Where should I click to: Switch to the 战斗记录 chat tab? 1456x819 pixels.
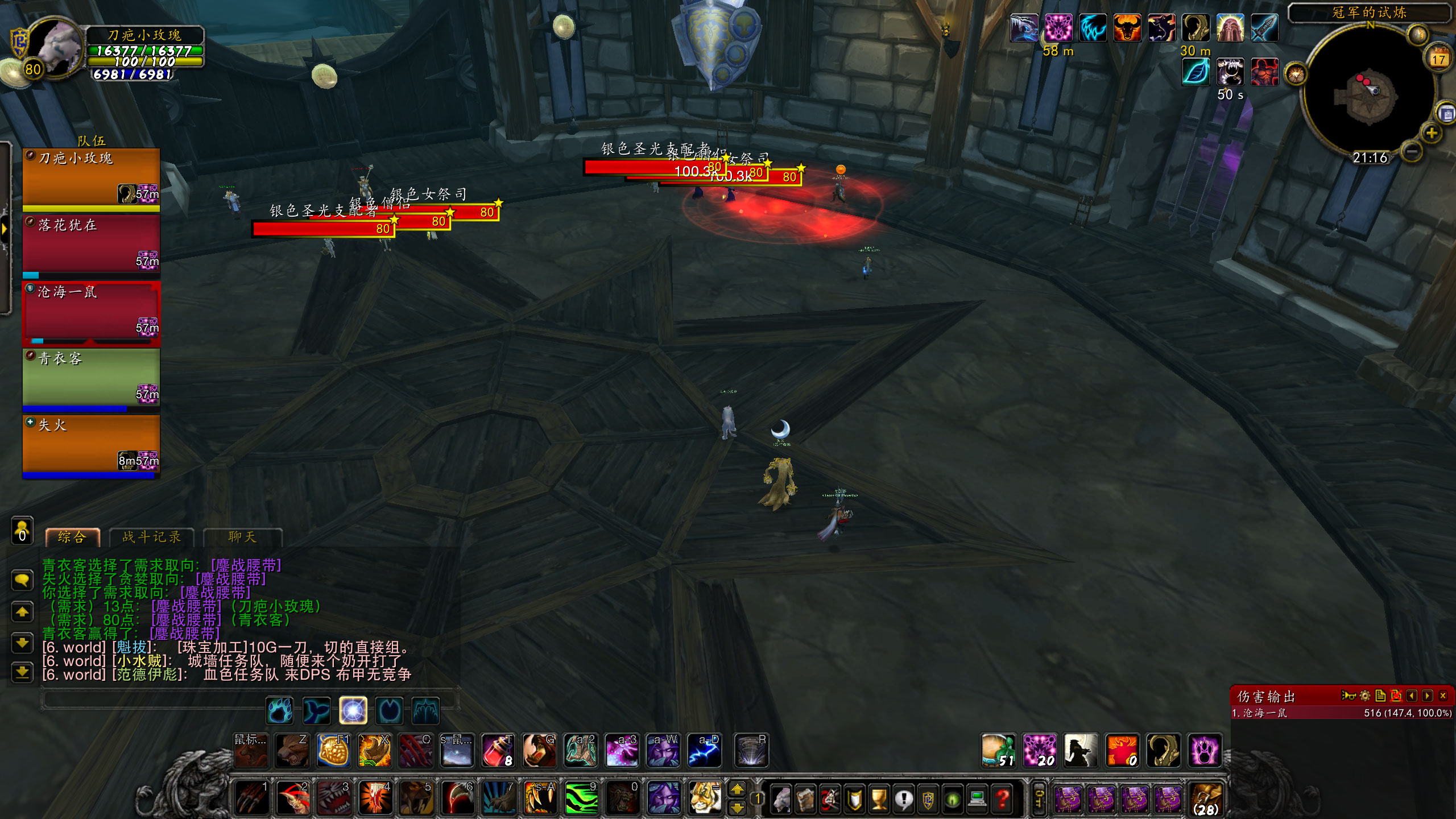(x=151, y=537)
